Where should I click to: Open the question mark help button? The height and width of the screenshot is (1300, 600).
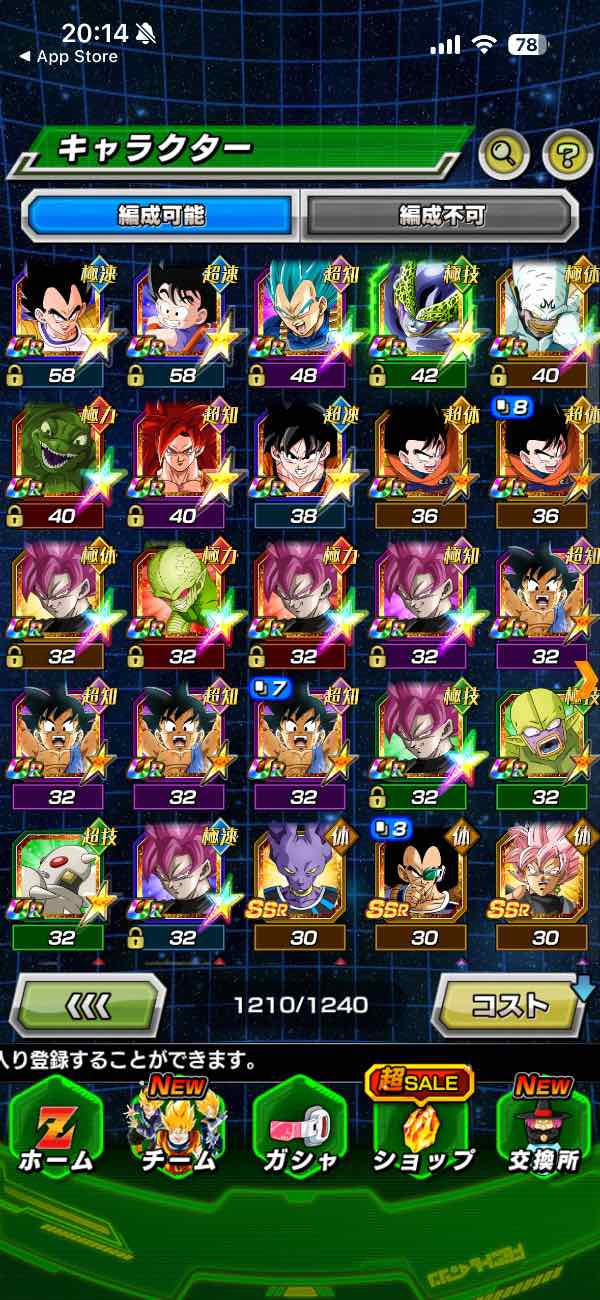(x=567, y=153)
